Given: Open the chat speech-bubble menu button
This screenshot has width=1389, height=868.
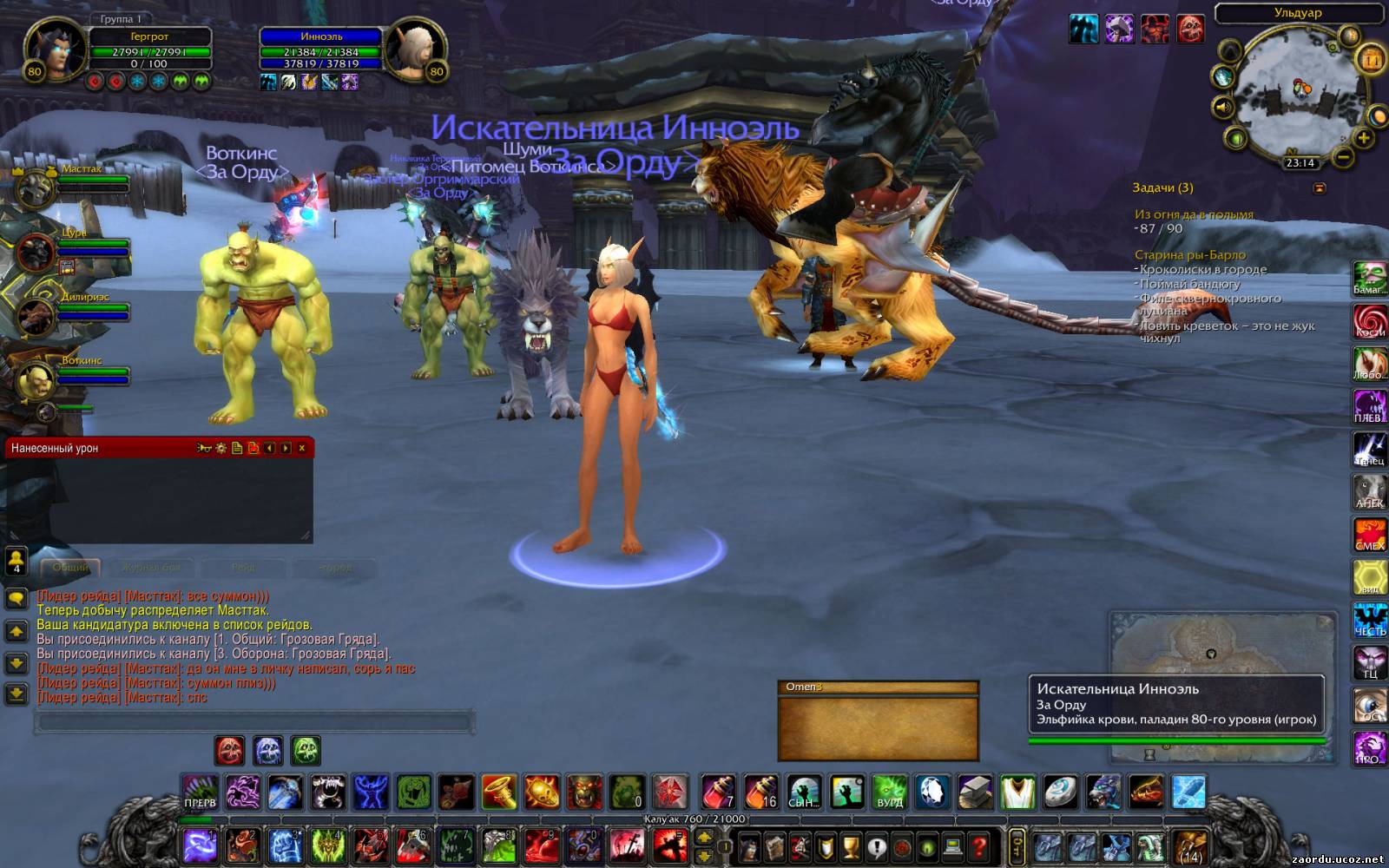Looking at the screenshot, I should 16,598.
